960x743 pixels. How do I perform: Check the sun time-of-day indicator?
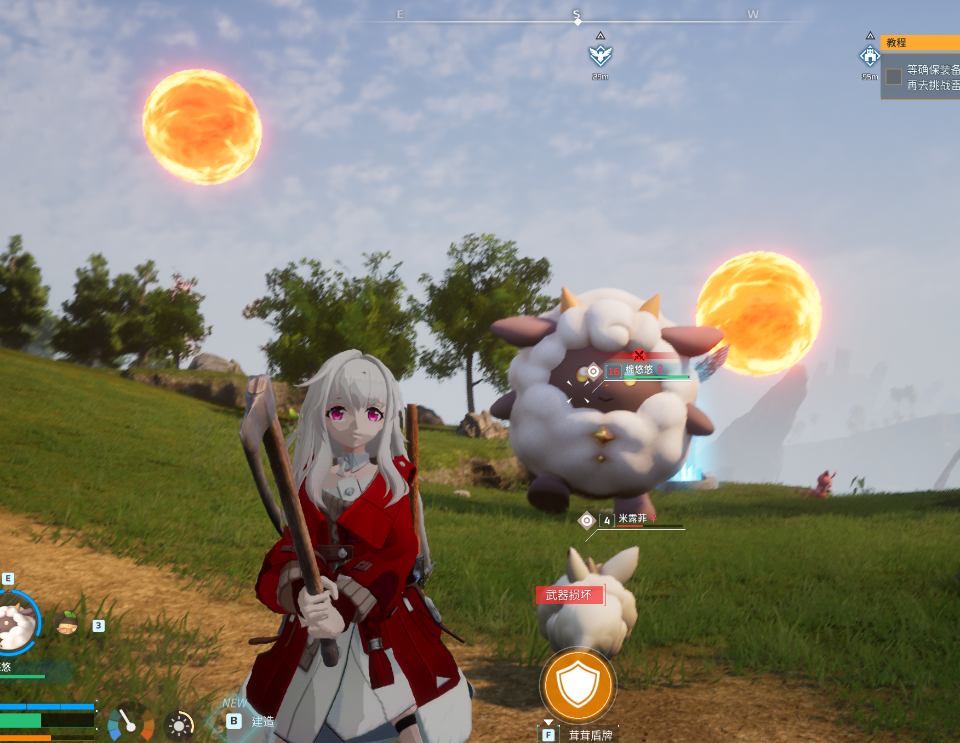coord(180,725)
